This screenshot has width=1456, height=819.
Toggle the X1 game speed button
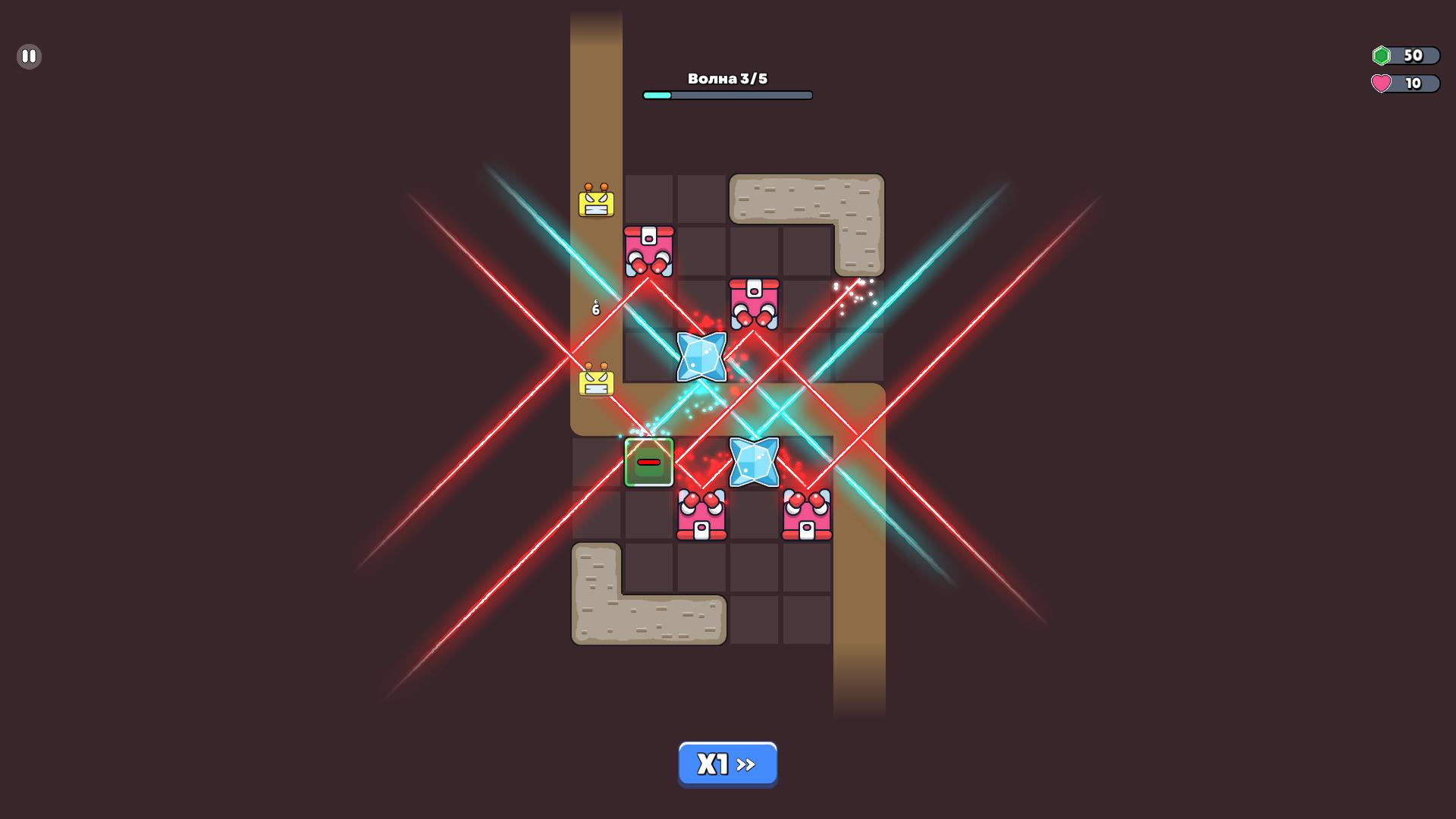(x=727, y=764)
